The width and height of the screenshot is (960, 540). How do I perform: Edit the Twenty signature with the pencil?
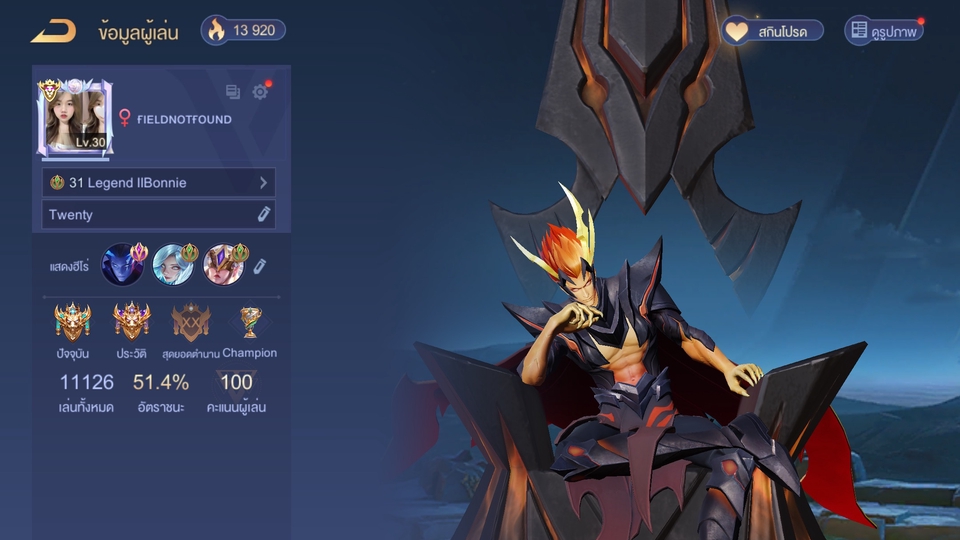(264, 214)
